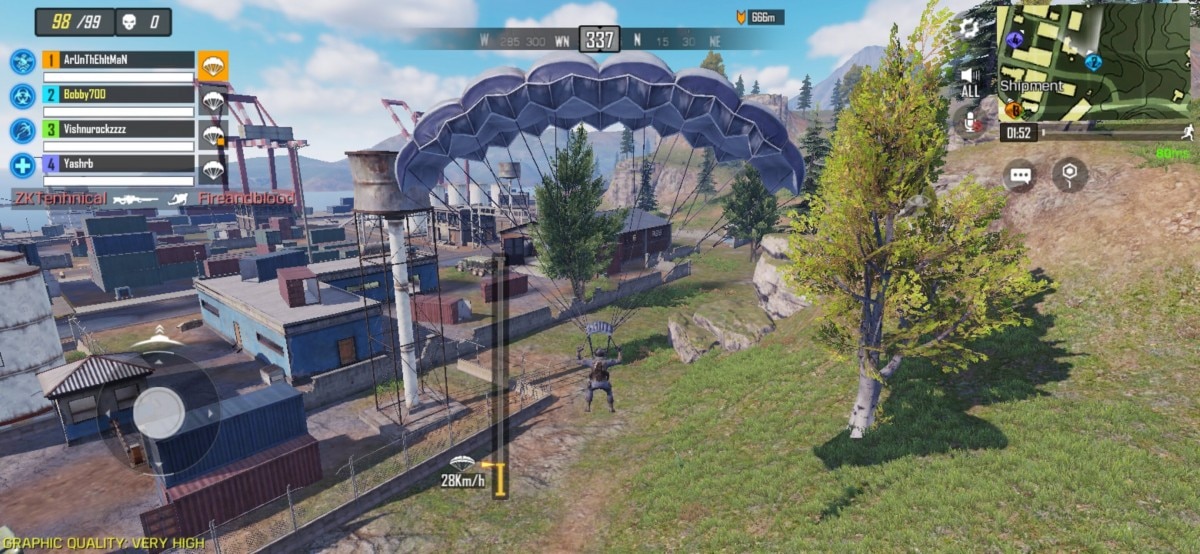
Task: Open the quick chat bubble
Action: click(1021, 175)
